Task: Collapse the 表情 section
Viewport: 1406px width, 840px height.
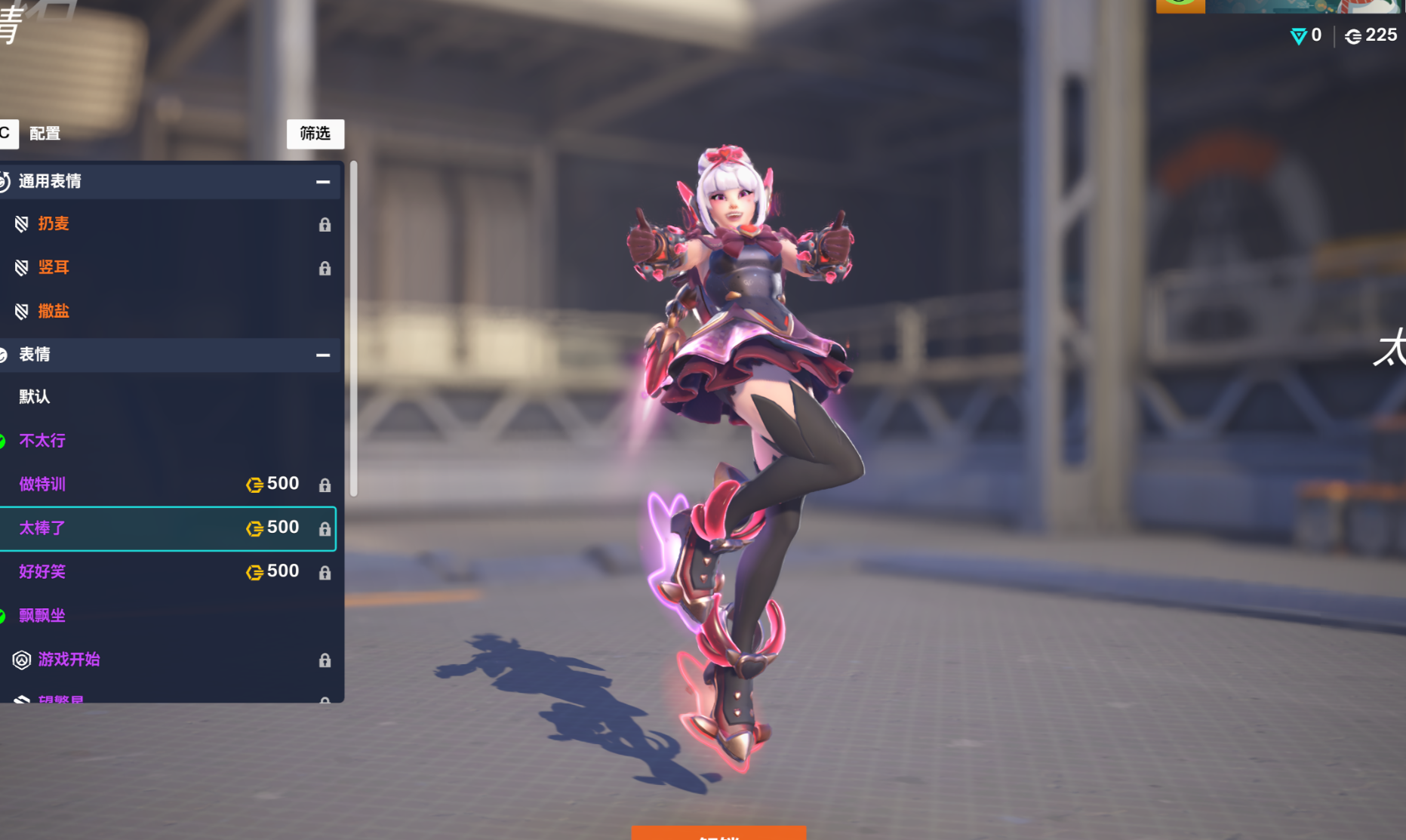Action: [323, 355]
